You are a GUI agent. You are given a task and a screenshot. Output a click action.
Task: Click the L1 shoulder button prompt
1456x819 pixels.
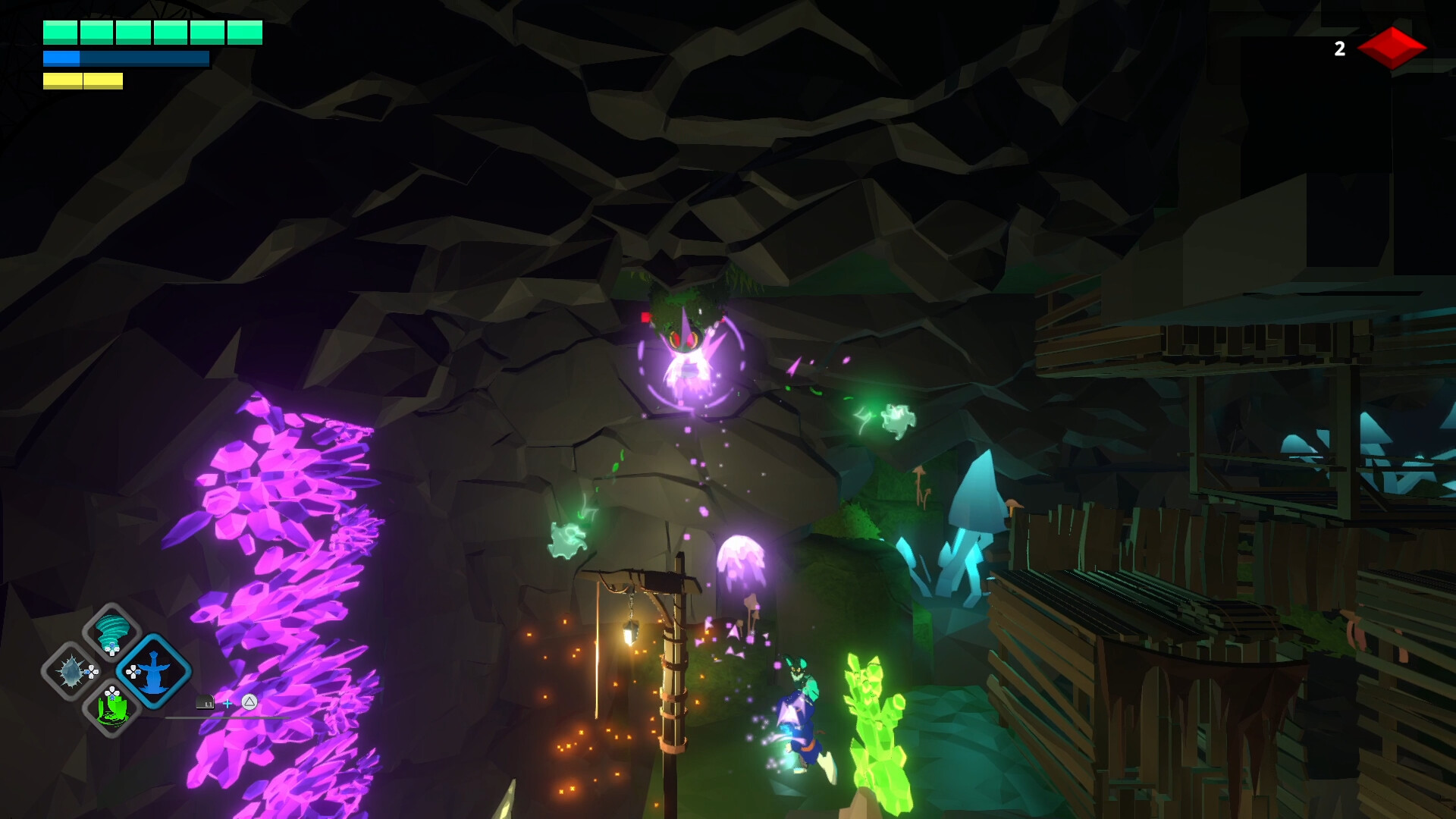pyautogui.click(x=206, y=703)
